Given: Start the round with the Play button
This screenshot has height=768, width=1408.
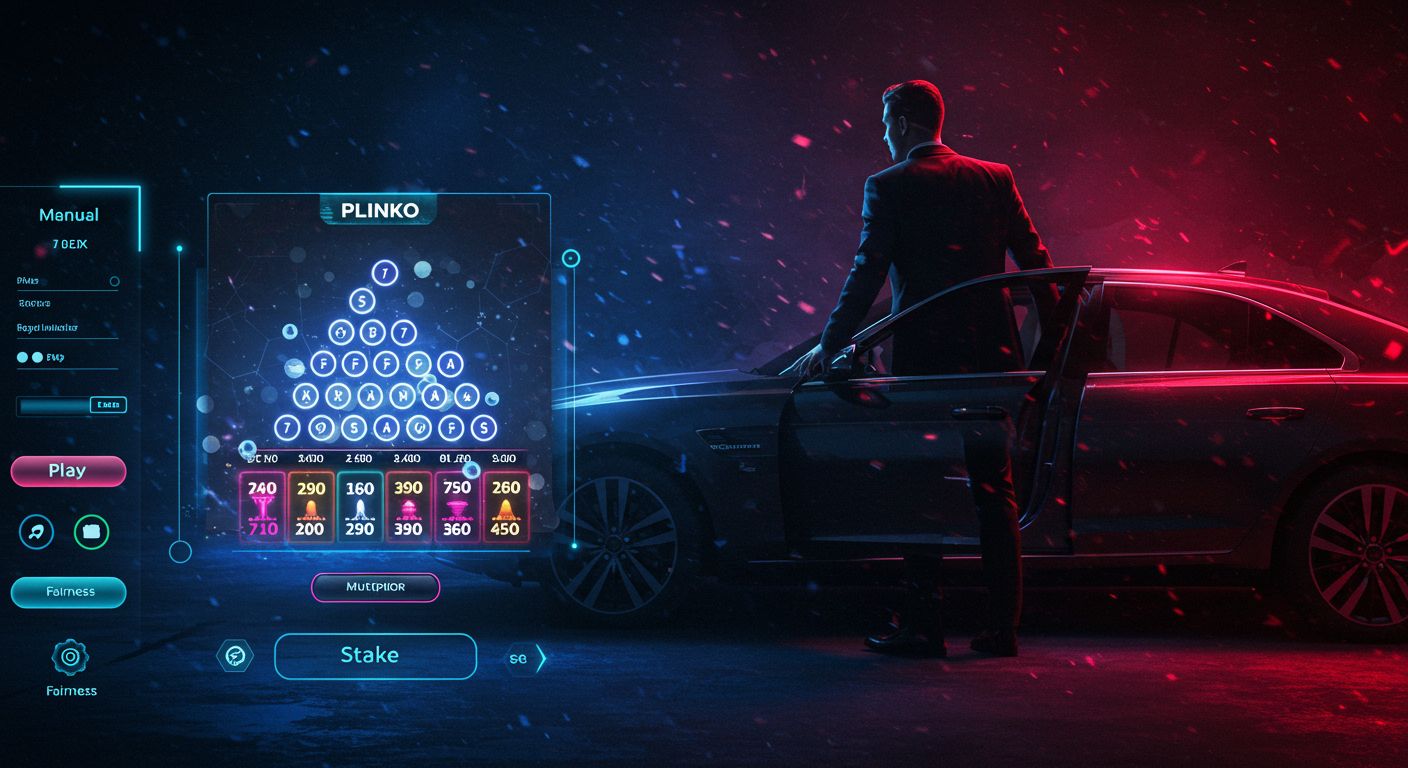Looking at the screenshot, I should [x=68, y=471].
